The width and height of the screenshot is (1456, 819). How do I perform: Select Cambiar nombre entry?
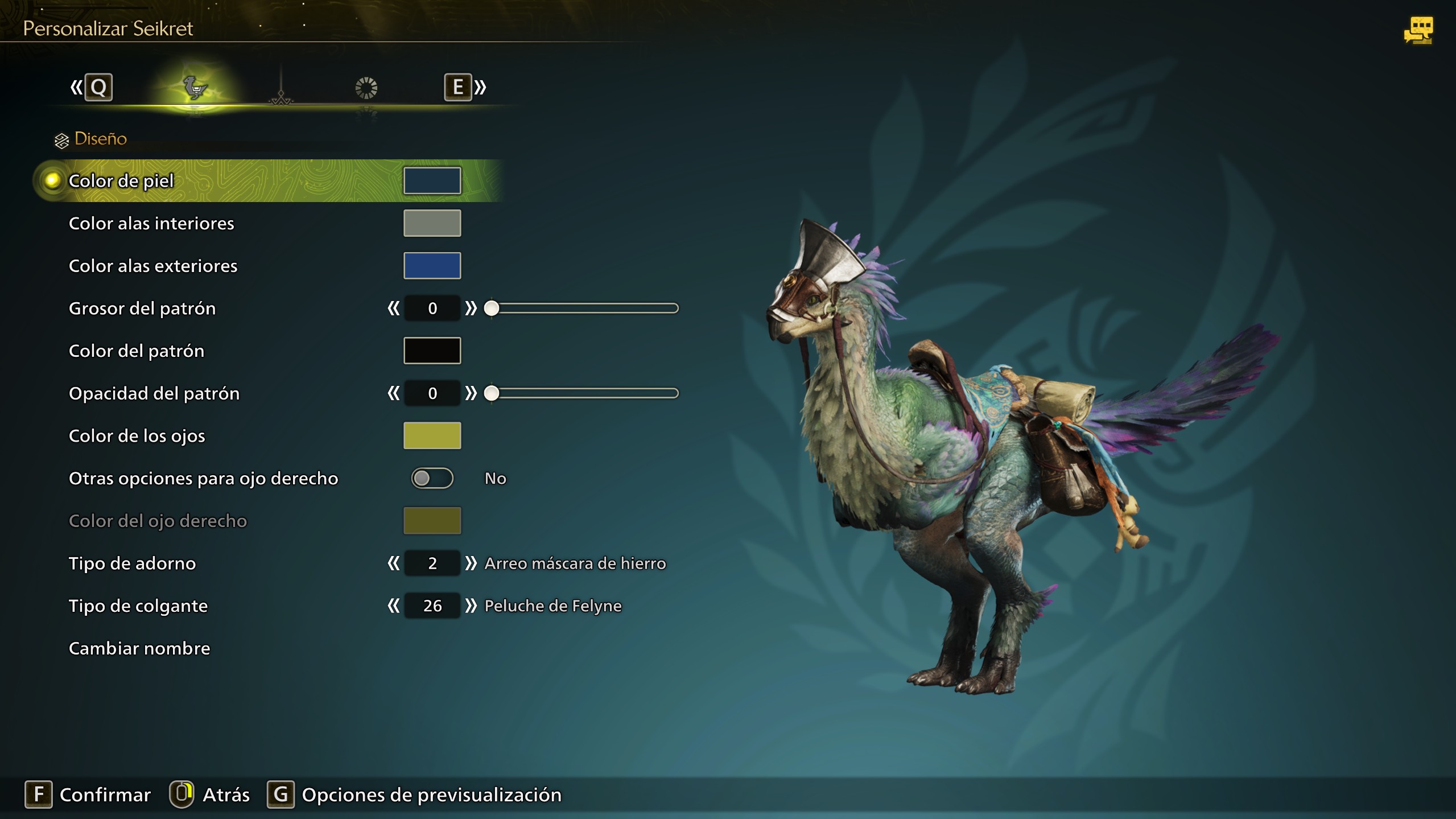(139, 648)
